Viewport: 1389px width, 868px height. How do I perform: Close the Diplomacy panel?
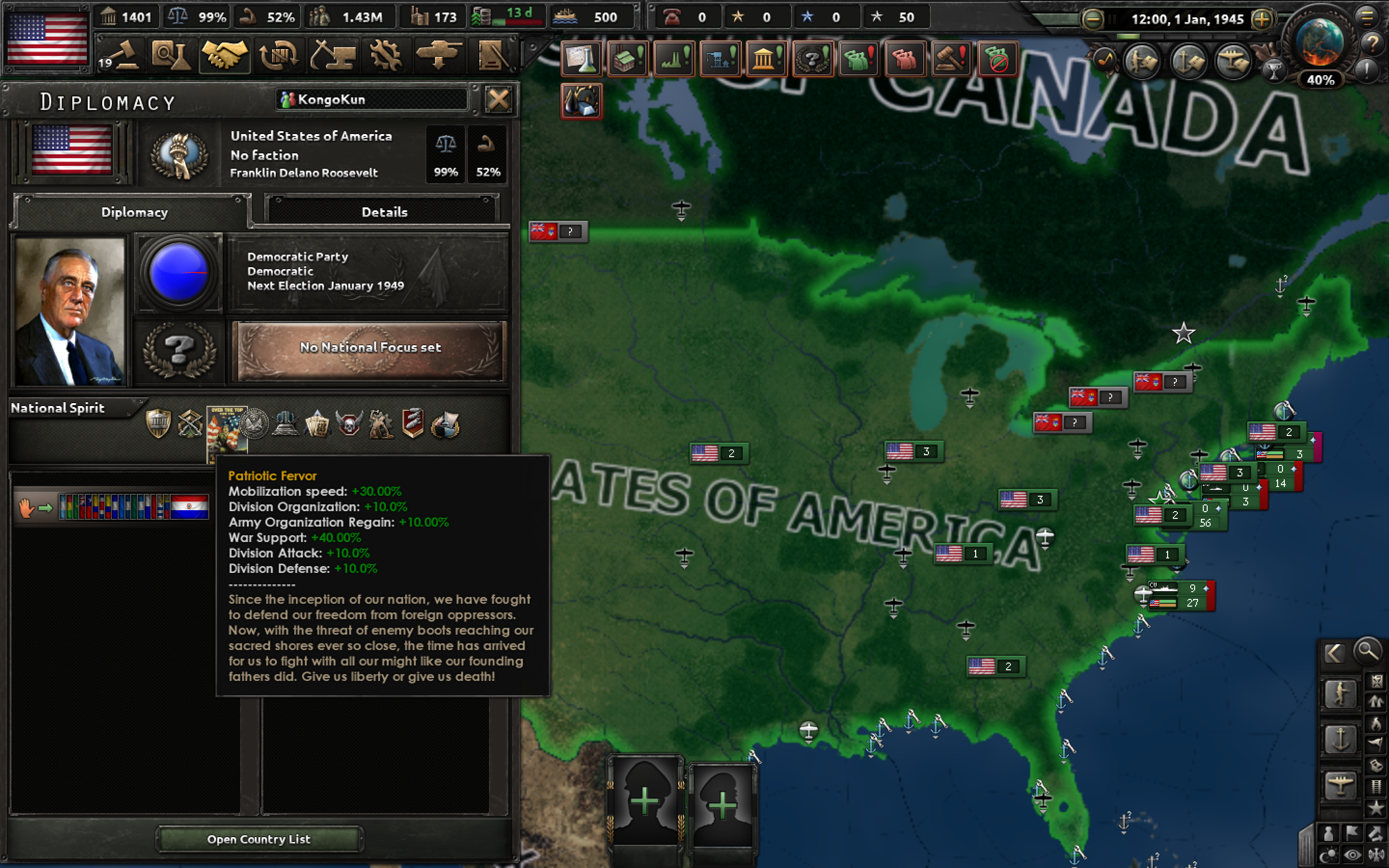click(498, 100)
